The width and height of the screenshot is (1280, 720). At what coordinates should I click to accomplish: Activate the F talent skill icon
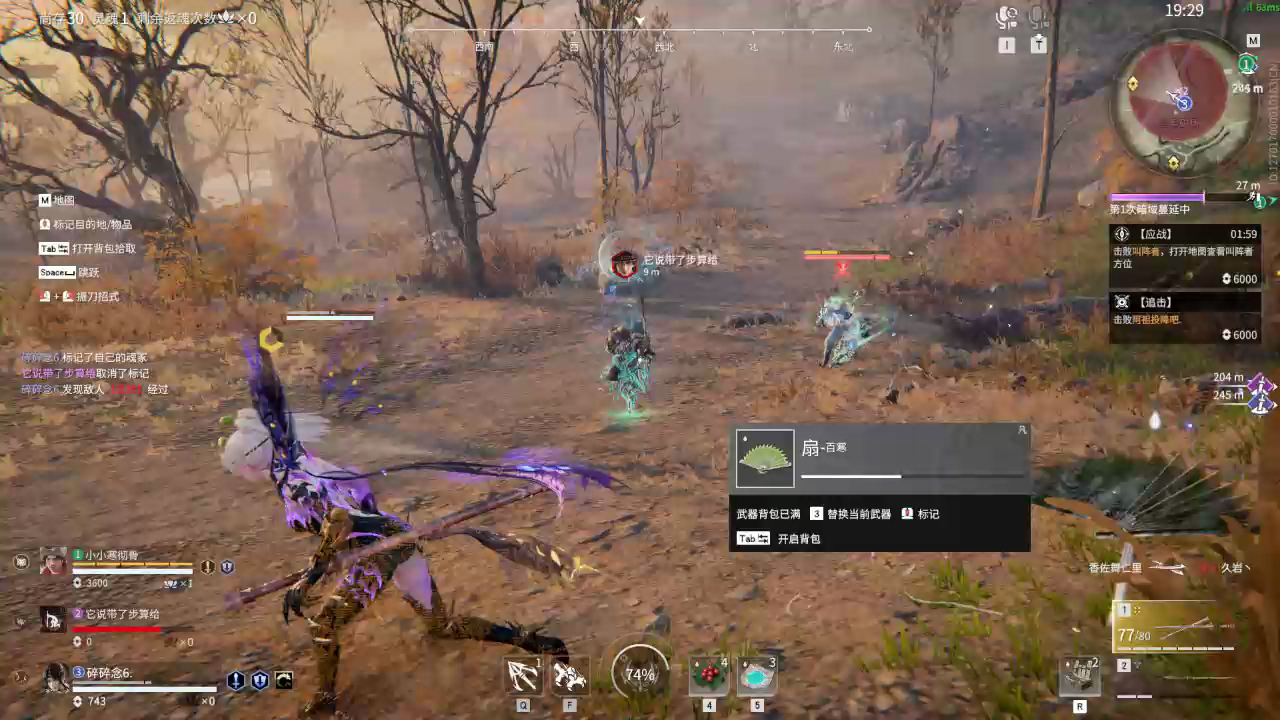pyautogui.click(x=568, y=676)
